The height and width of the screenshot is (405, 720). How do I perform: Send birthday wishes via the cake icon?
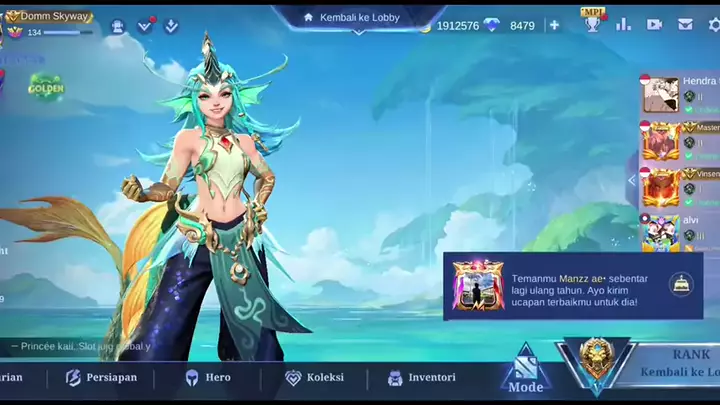(681, 284)
